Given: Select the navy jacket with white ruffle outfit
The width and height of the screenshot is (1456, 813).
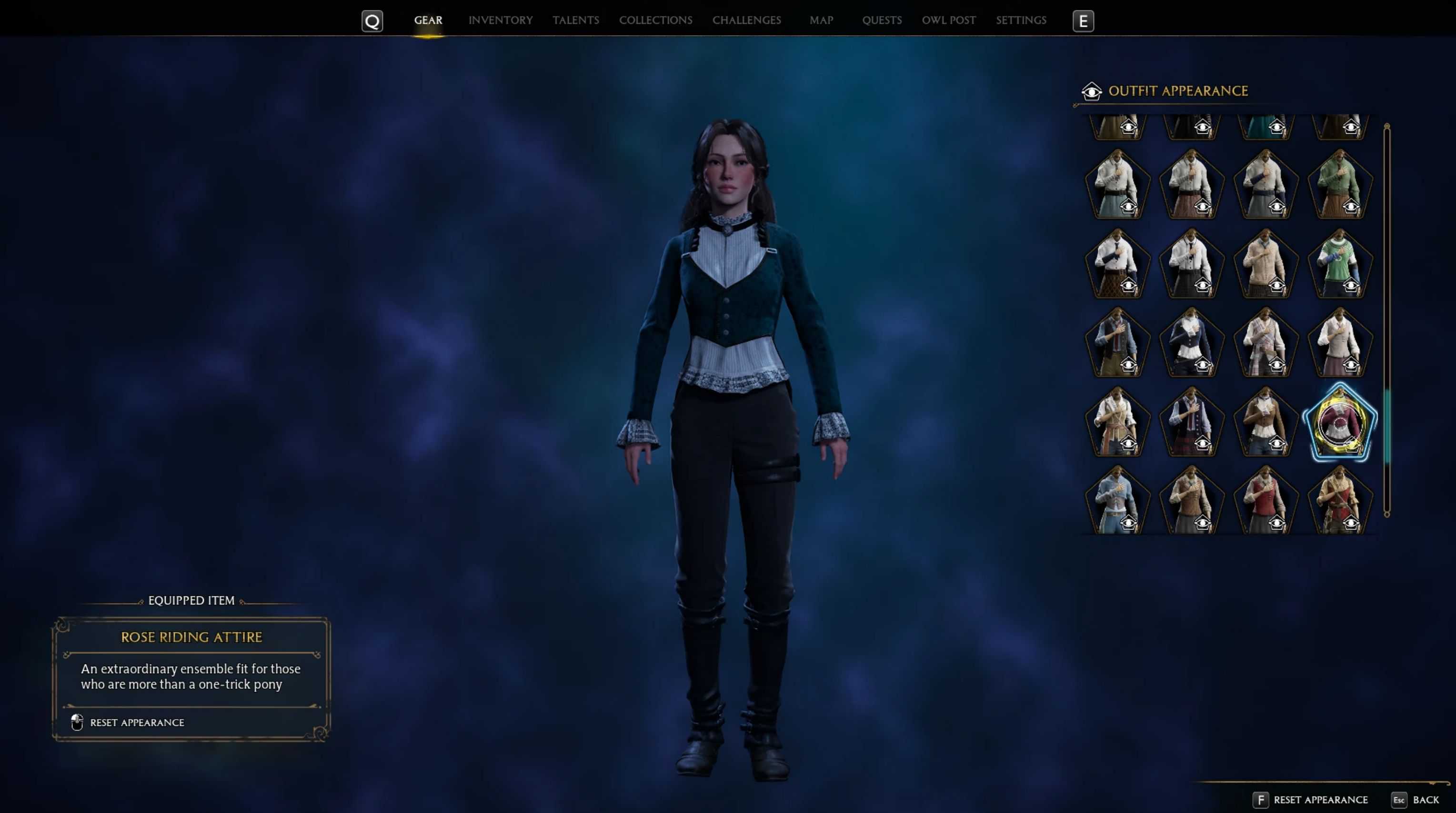Looking at the screenshot, I should click(x=1191, y=342).
